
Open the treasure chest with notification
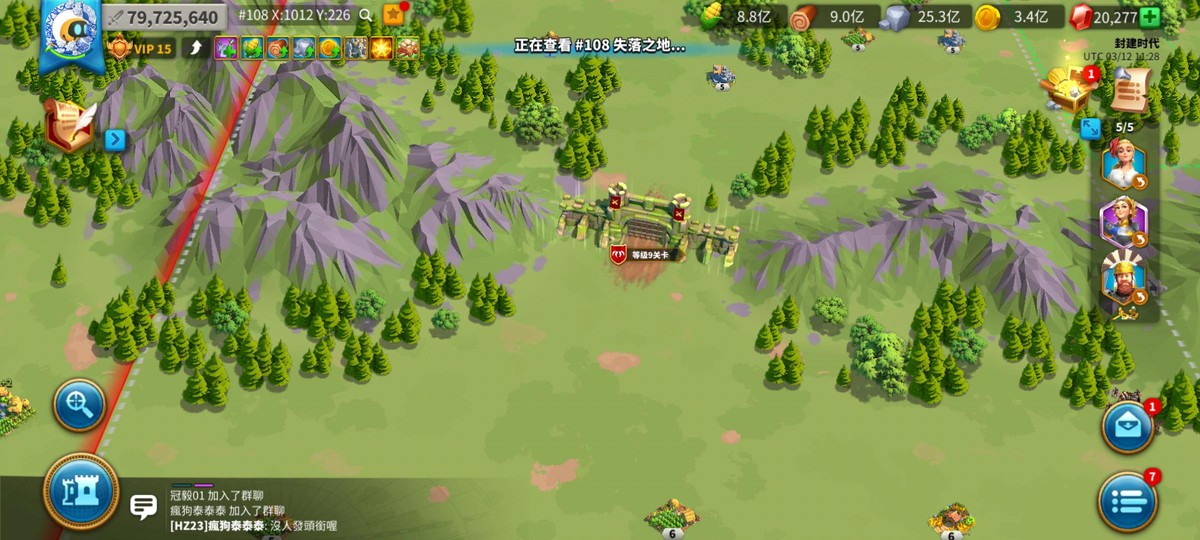[1064, 90]
